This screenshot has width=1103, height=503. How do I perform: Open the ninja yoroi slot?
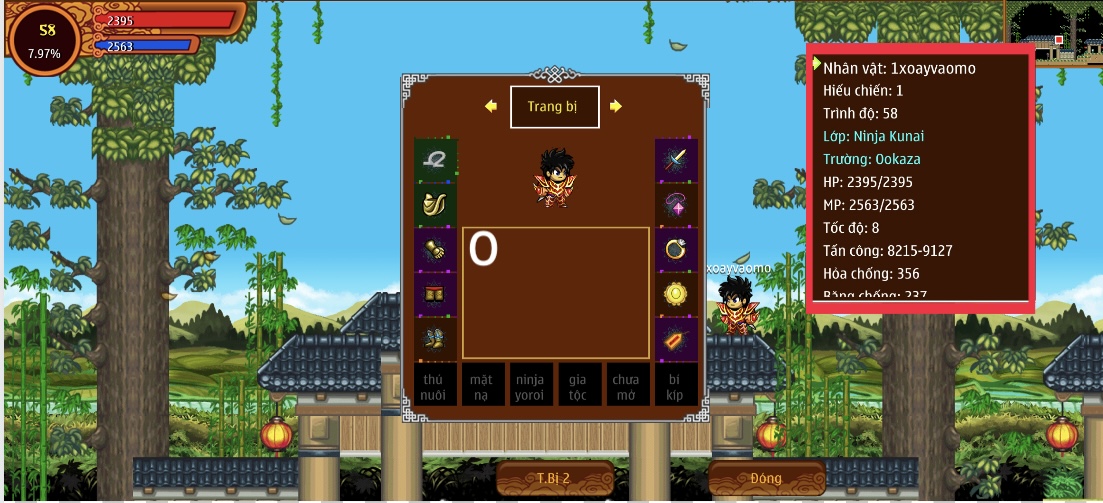[x=530, y=386]
